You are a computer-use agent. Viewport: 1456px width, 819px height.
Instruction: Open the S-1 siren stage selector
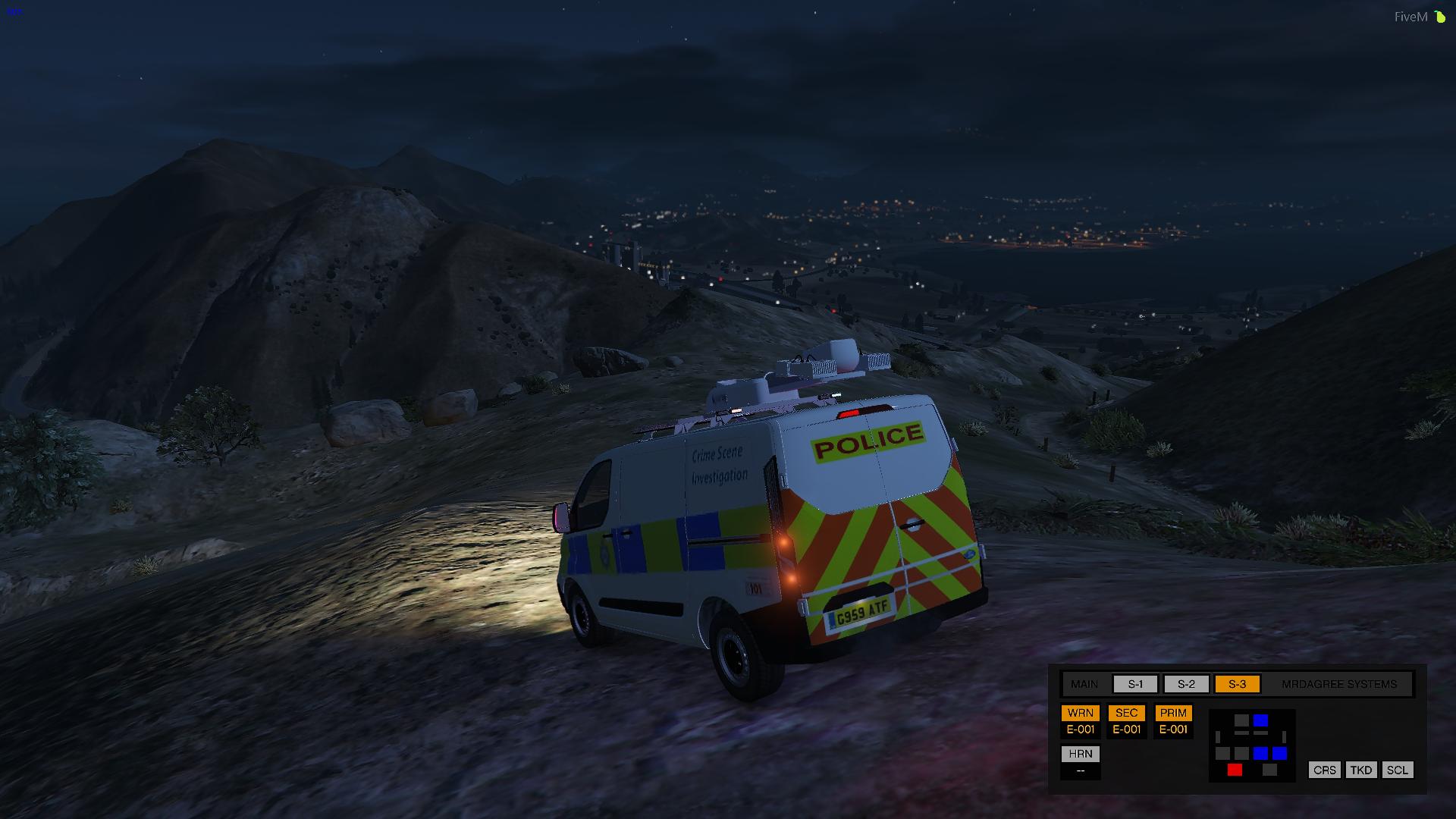click(x=1134, y=683)
